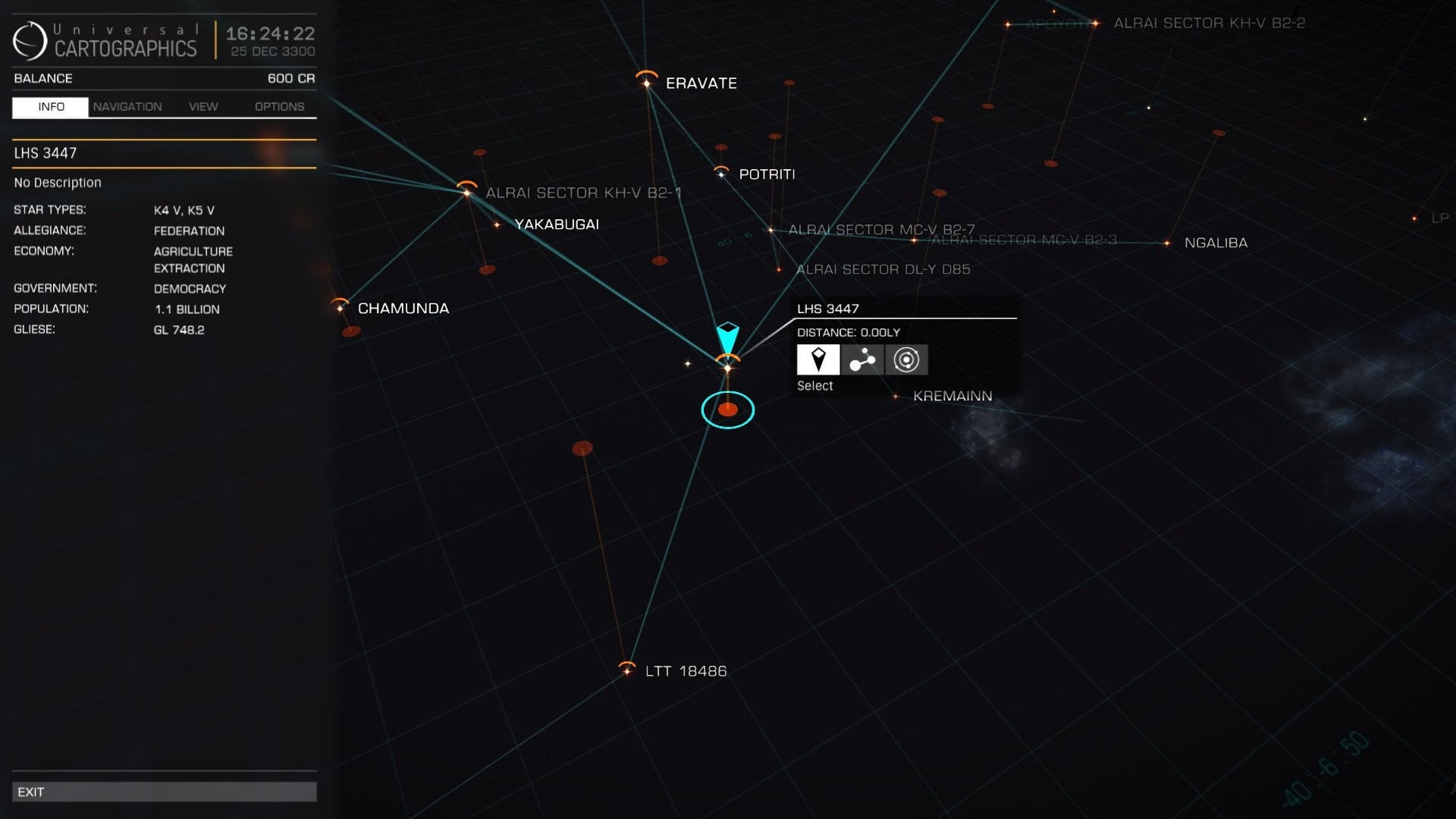Open the plot route icon for LHS 3447
The height and width of the screenshot is (819, 1456).
pos(862,359)
